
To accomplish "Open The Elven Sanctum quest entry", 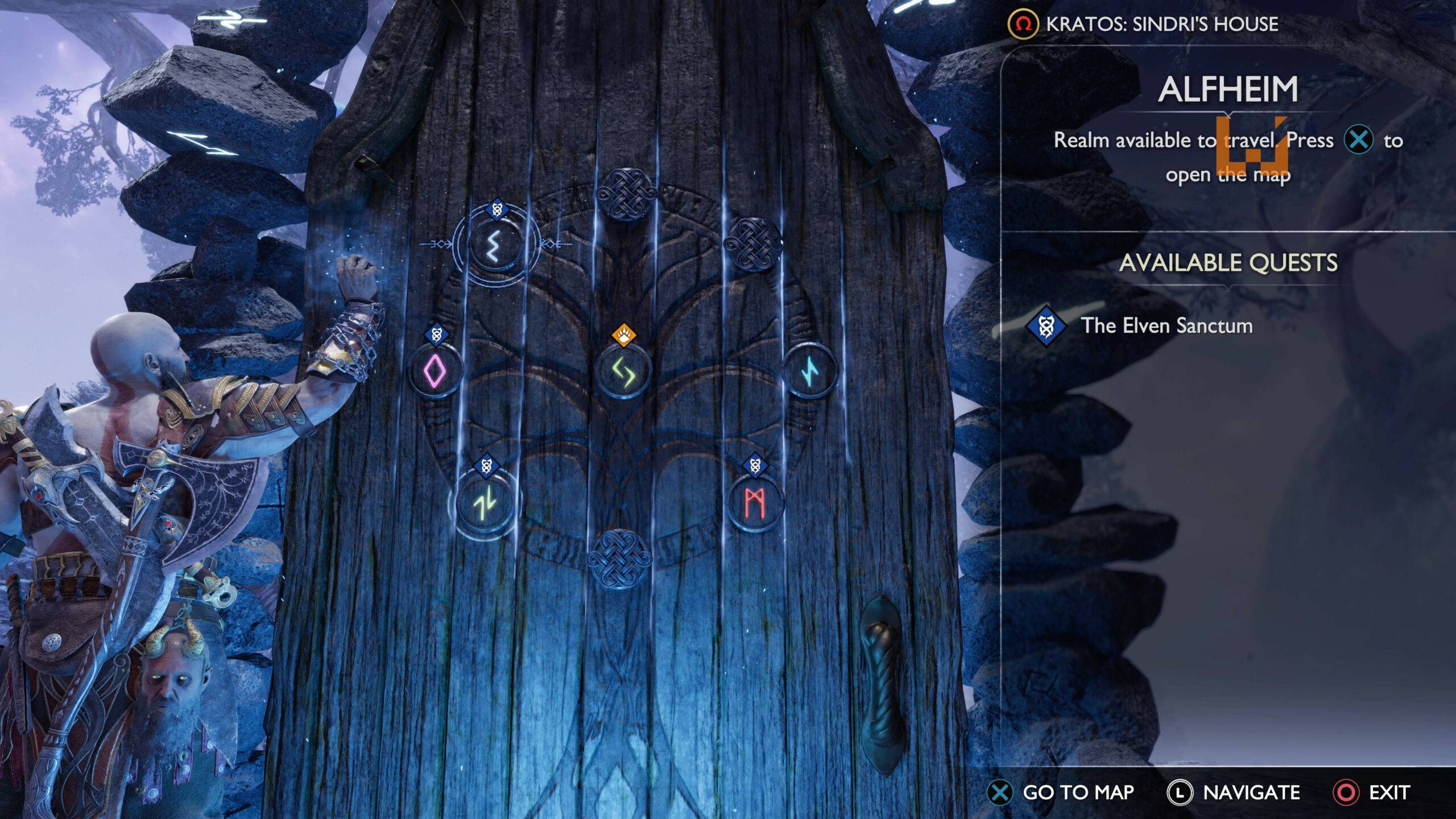I will tap(1166, 326).
